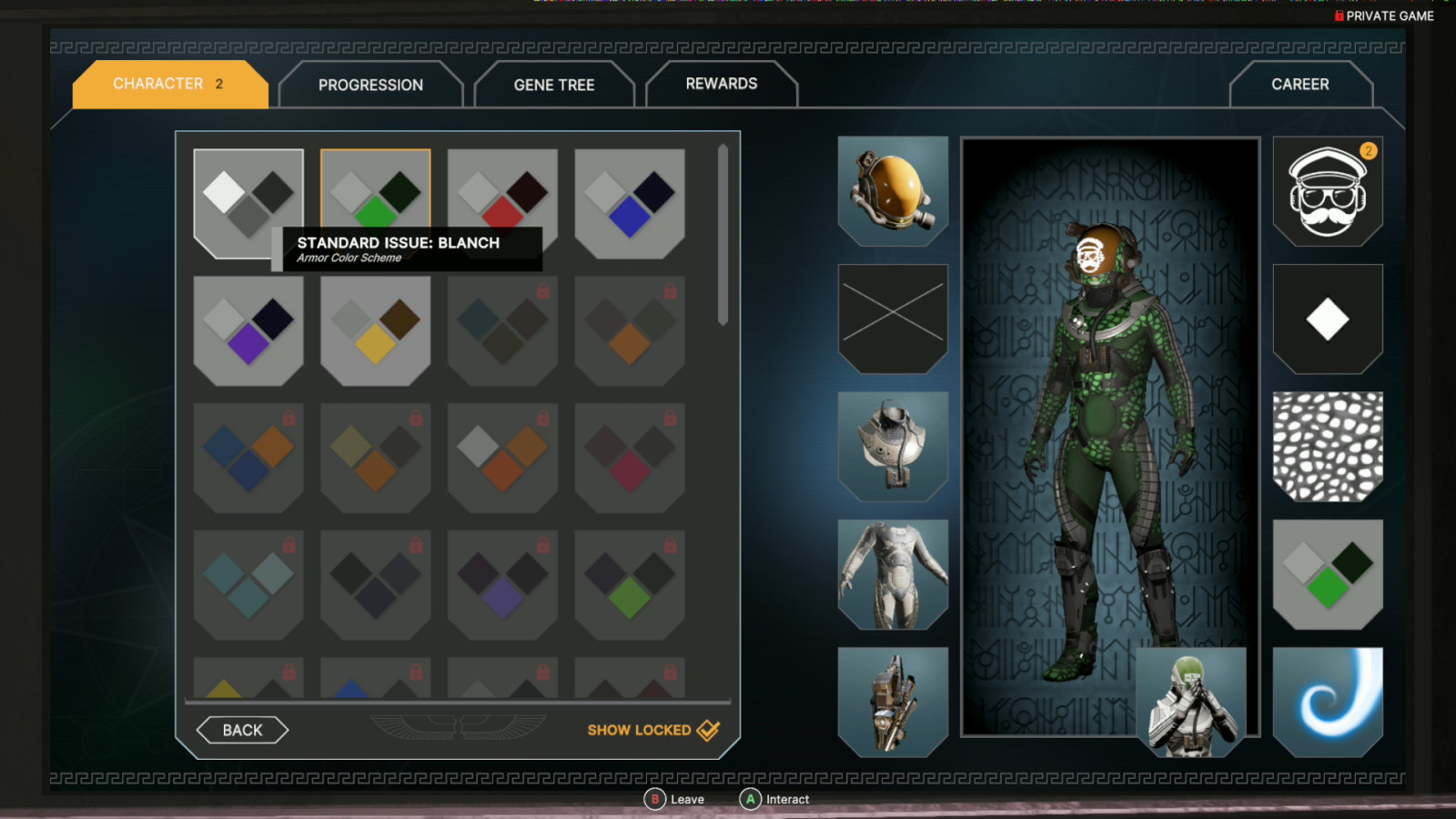Select the blue swirl effect slot
The height and width of the screenshot is (819, 1456).
[x=1327, y=702]
